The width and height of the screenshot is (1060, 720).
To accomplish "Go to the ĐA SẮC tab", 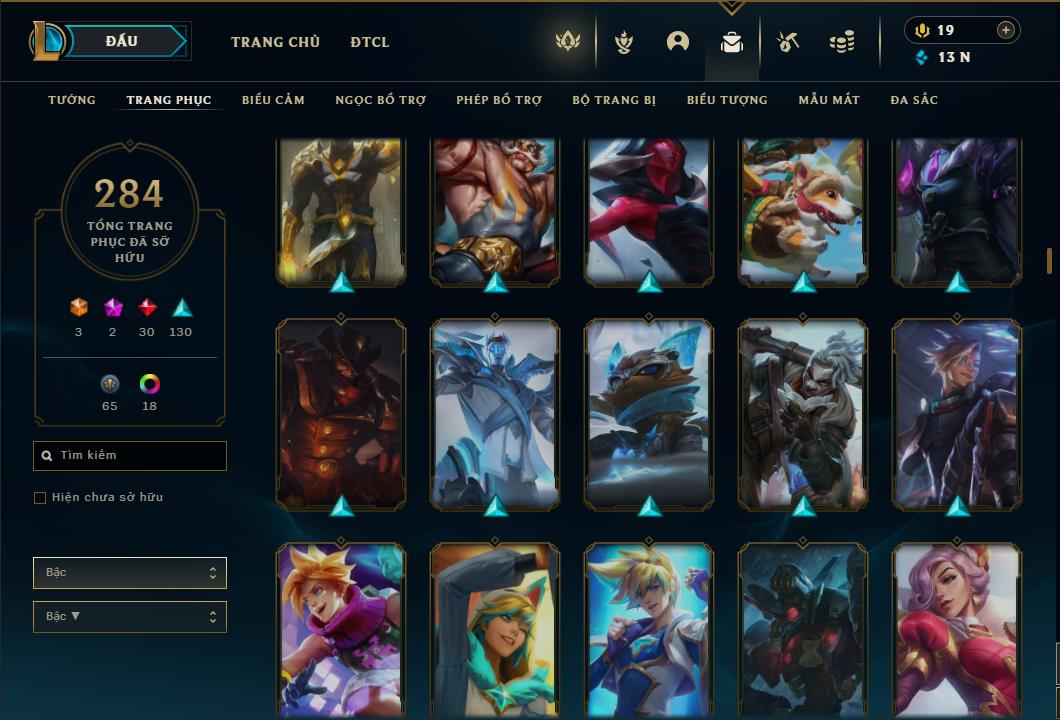I will click(x=914, y=100).
